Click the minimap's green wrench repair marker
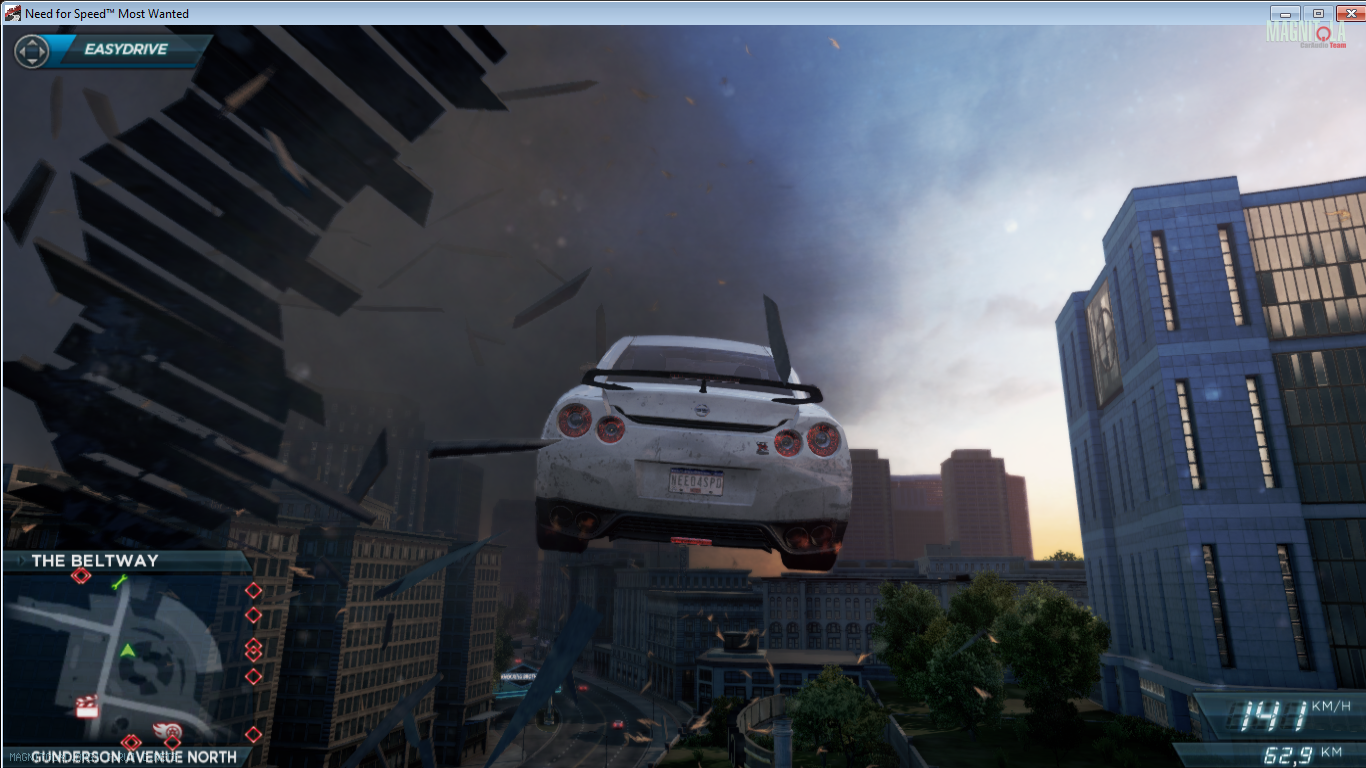This screenshot has width=1366, height=768. click(120, 581)
